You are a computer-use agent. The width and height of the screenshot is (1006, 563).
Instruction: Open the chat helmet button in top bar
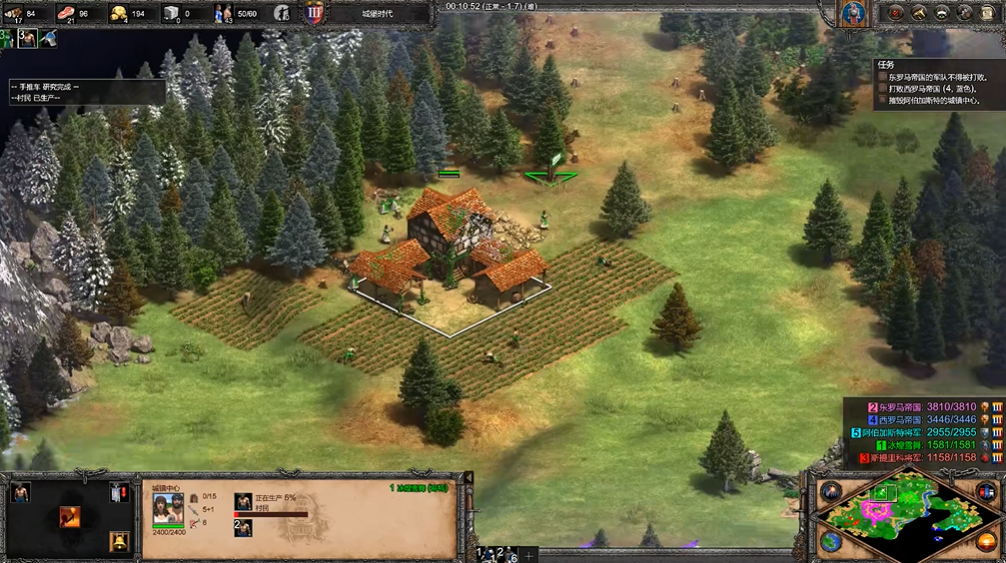(283, 13)
